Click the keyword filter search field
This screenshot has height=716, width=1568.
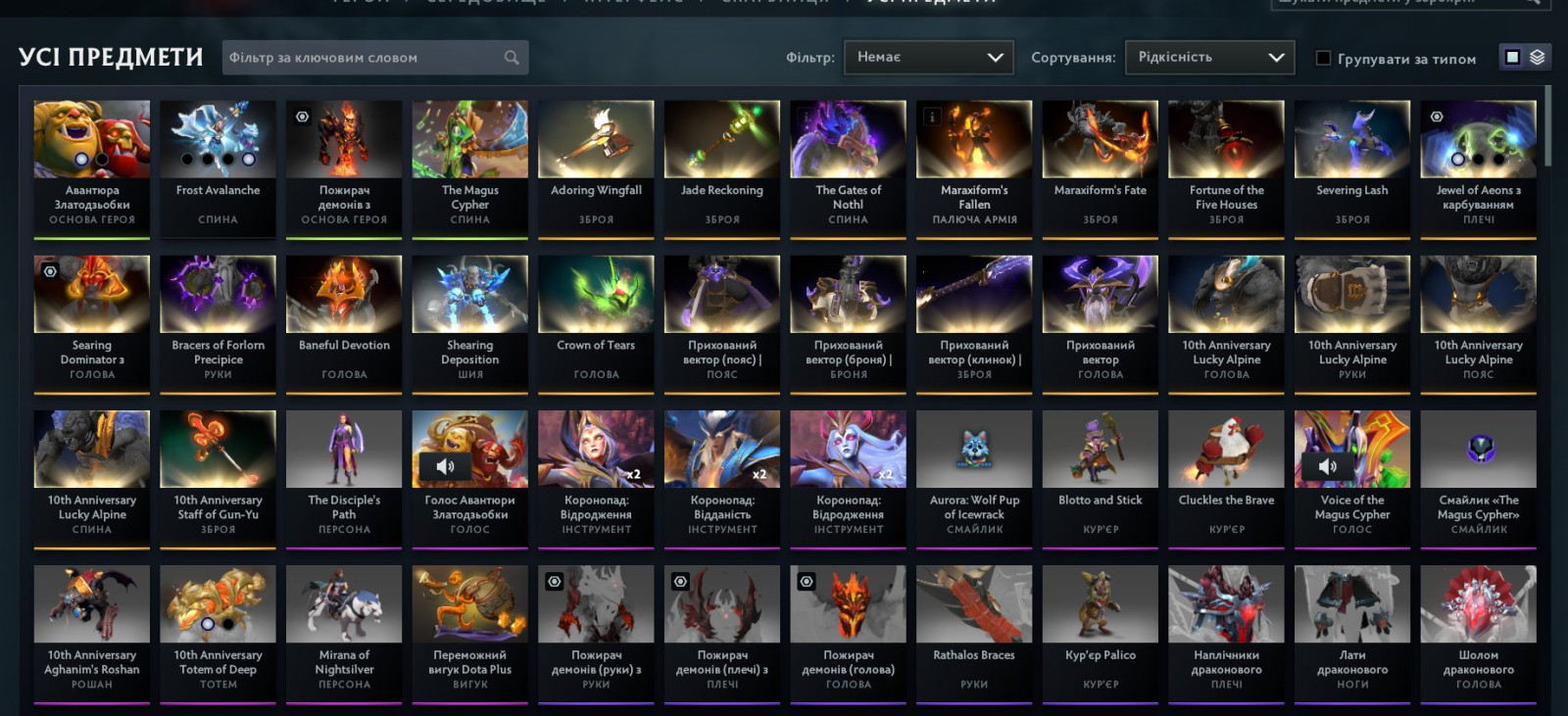tap(363, 58)
